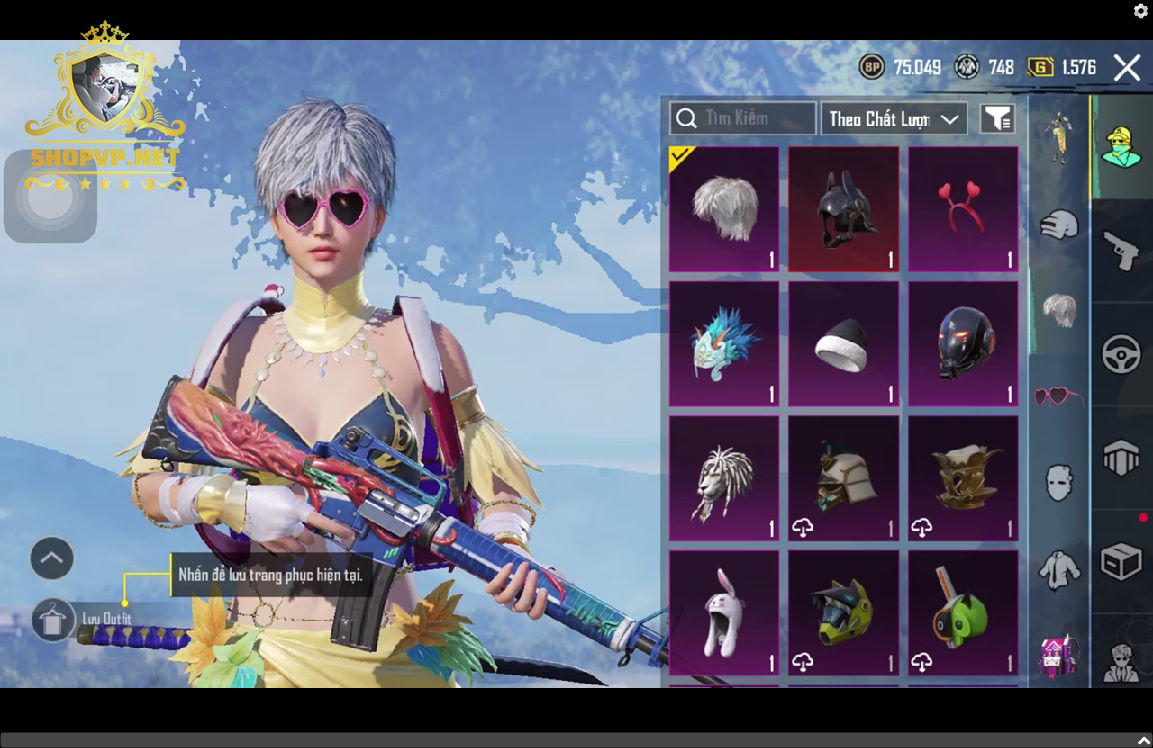Open the item filter button
The image size is (1153, 748).
click(x=997, y=119)
